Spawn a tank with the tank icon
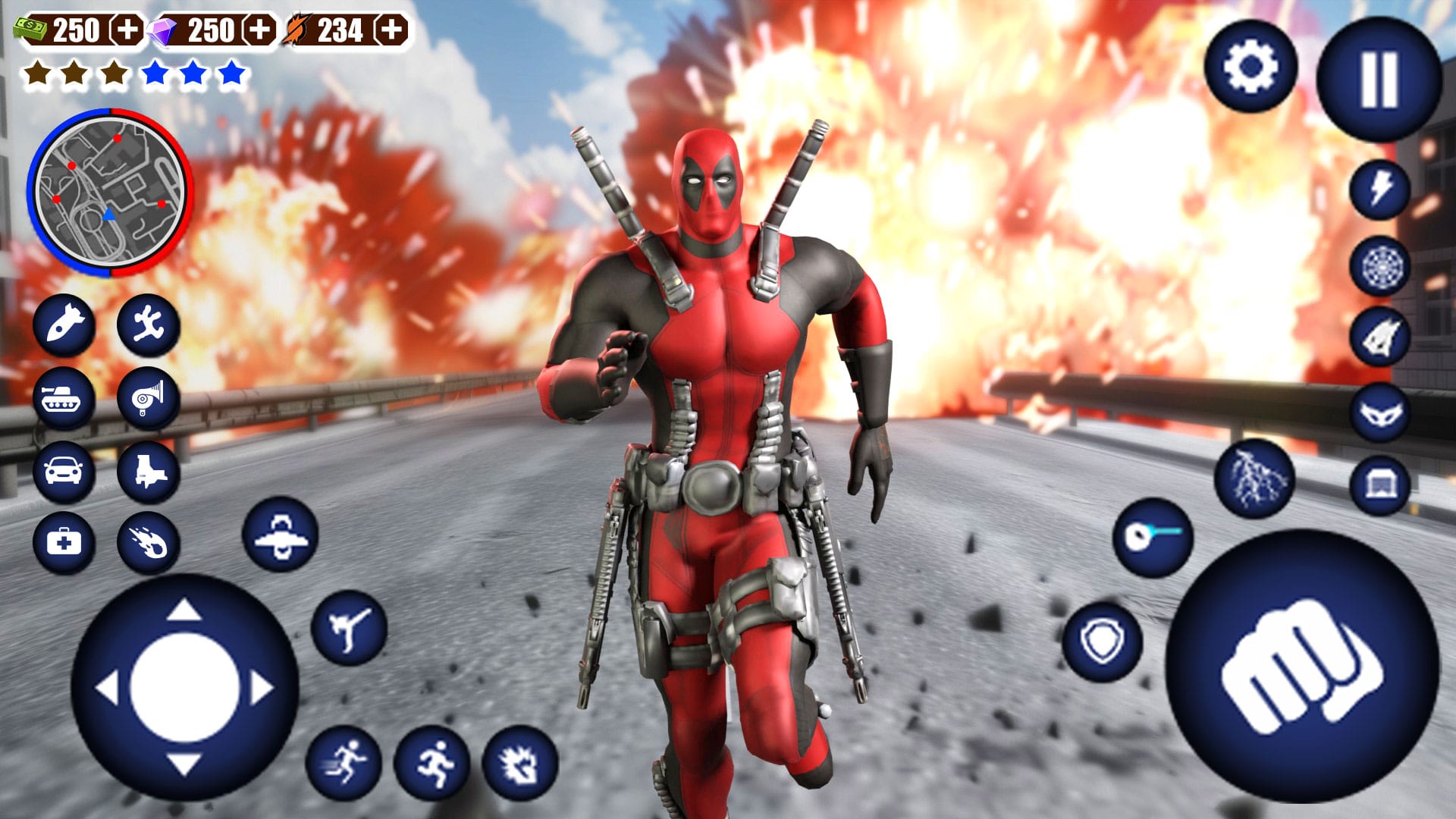The height and width of the screenshot is (819, 1456). point(64,397)
